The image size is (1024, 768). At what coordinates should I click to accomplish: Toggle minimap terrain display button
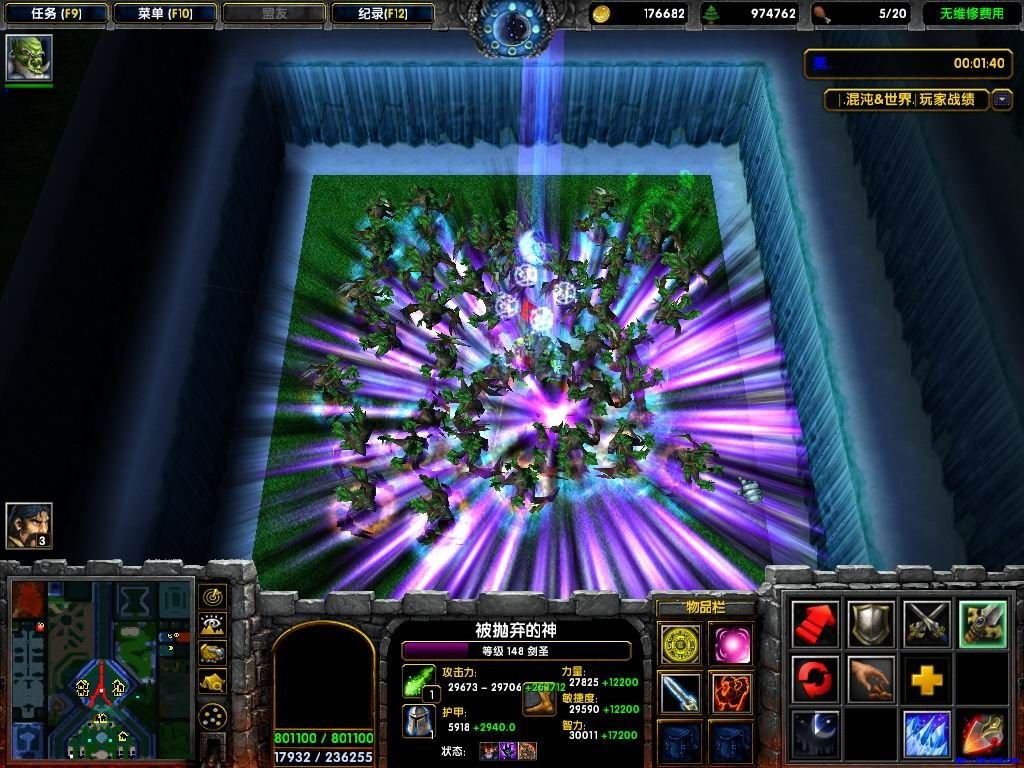coord(213,626)
